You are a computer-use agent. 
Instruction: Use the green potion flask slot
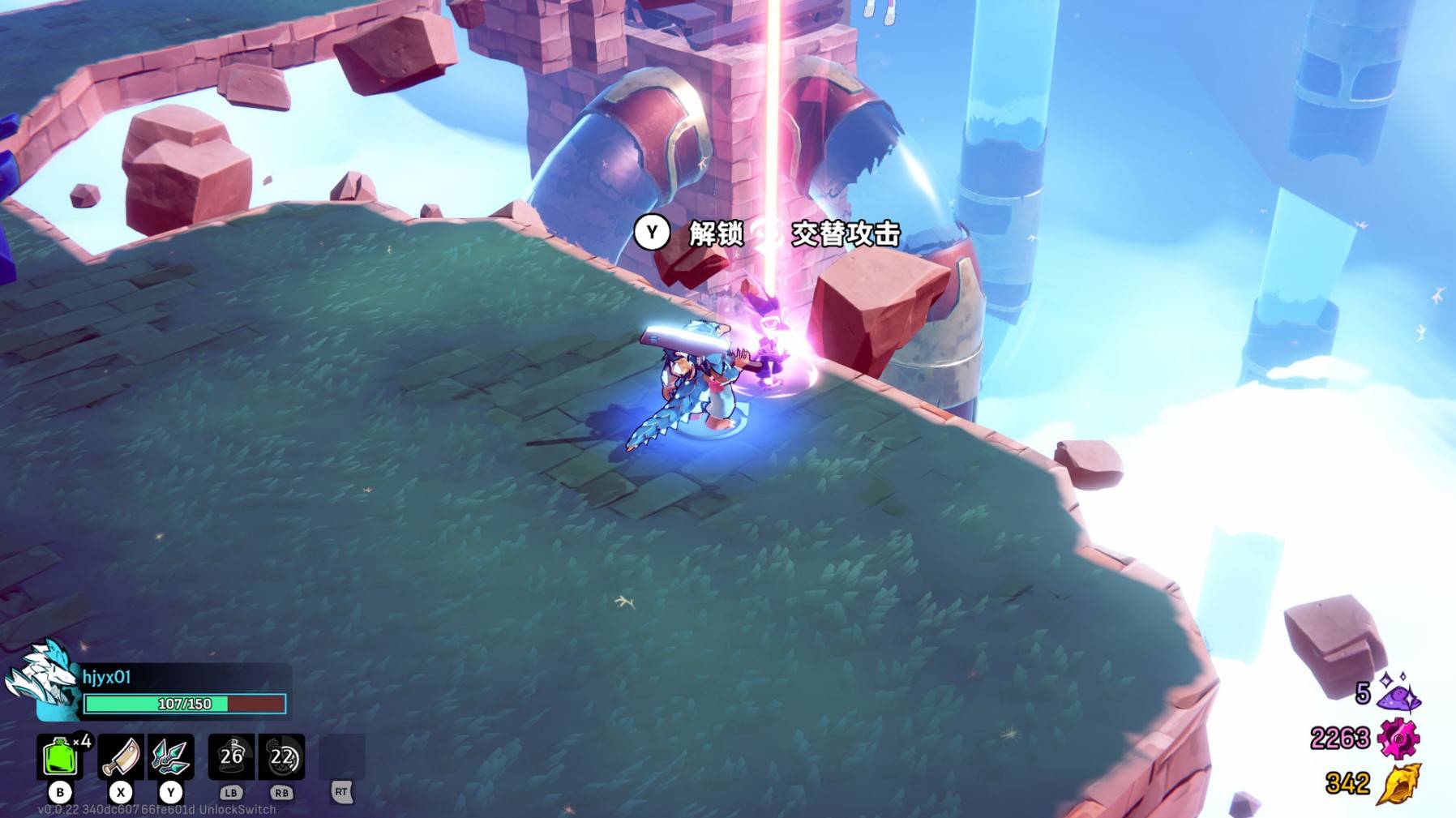click(59, 756)
